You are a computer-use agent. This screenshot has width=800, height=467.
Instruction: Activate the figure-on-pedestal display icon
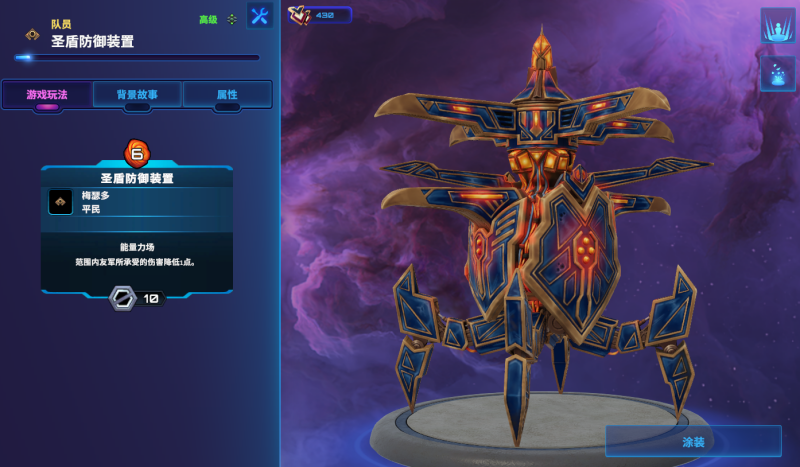[x=777, y=25]
